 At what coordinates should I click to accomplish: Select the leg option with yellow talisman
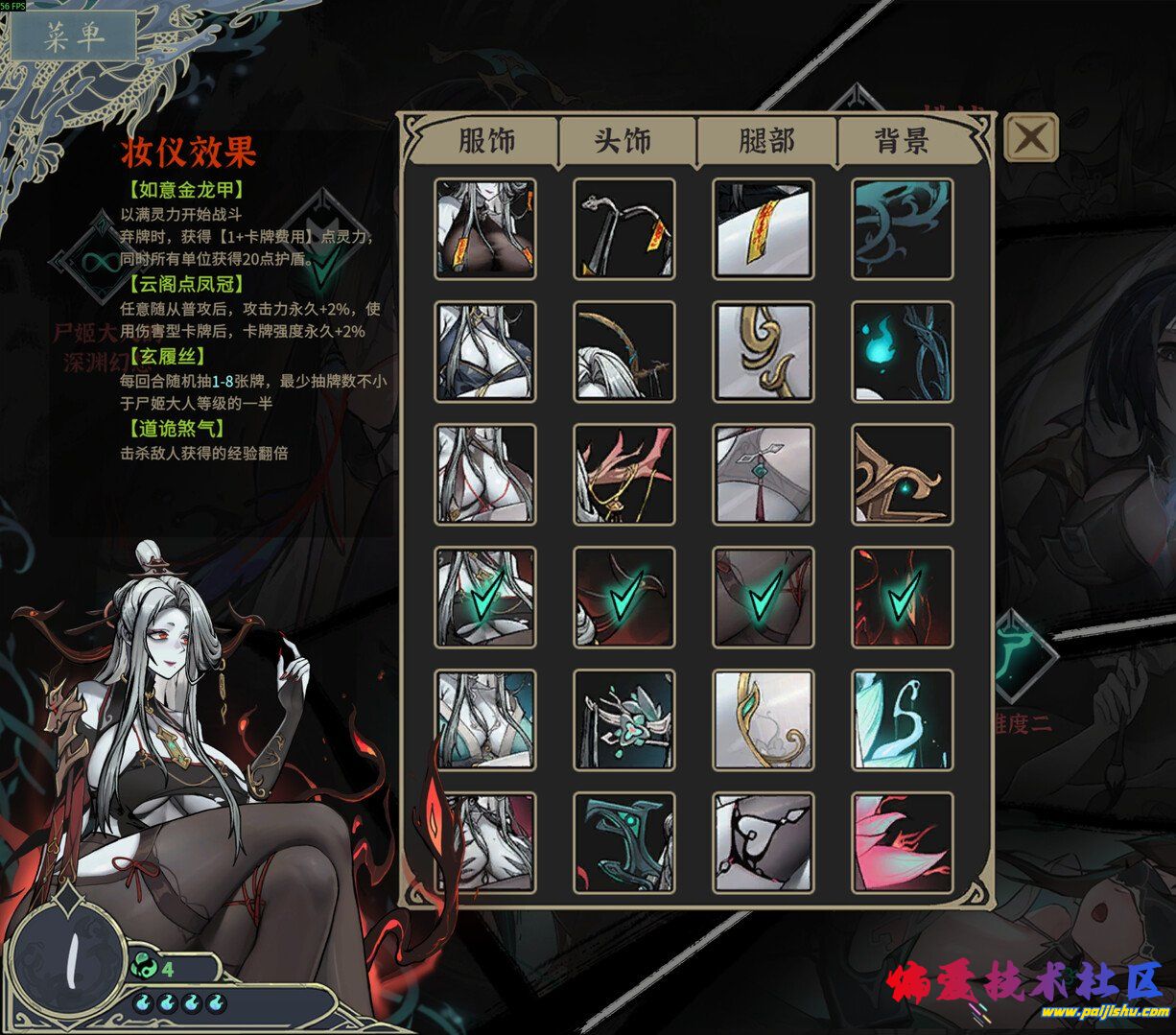[x=764, y=228]
